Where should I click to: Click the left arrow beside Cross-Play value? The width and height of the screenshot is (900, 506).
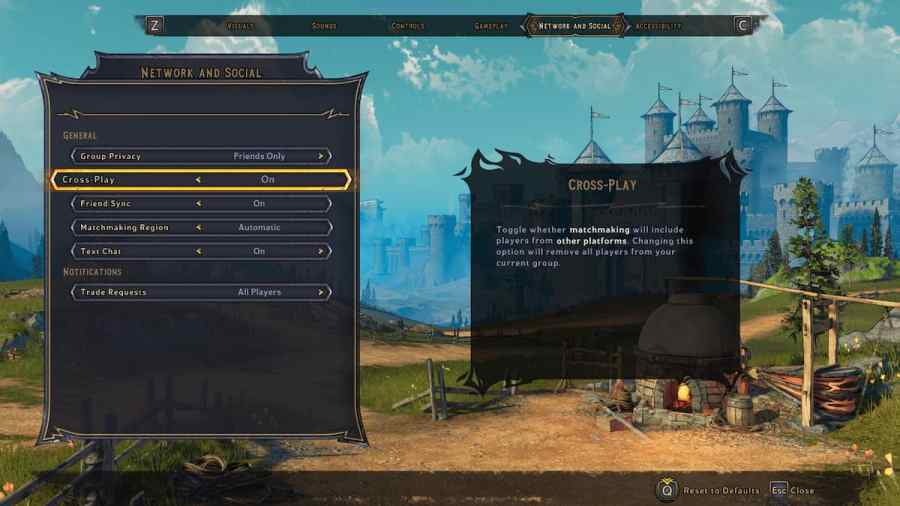click(x=198, y=180)
